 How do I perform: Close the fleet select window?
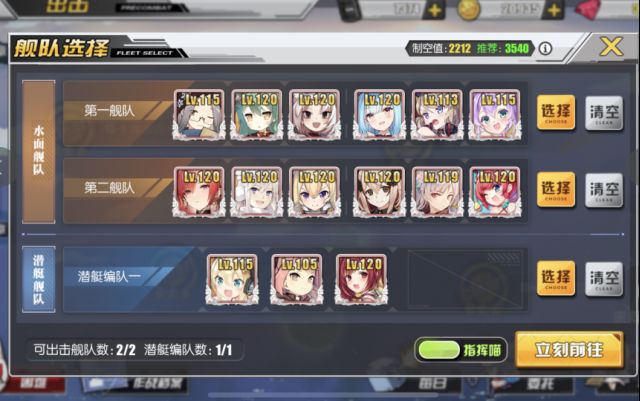pyautogui.click(x=611, y=48)
